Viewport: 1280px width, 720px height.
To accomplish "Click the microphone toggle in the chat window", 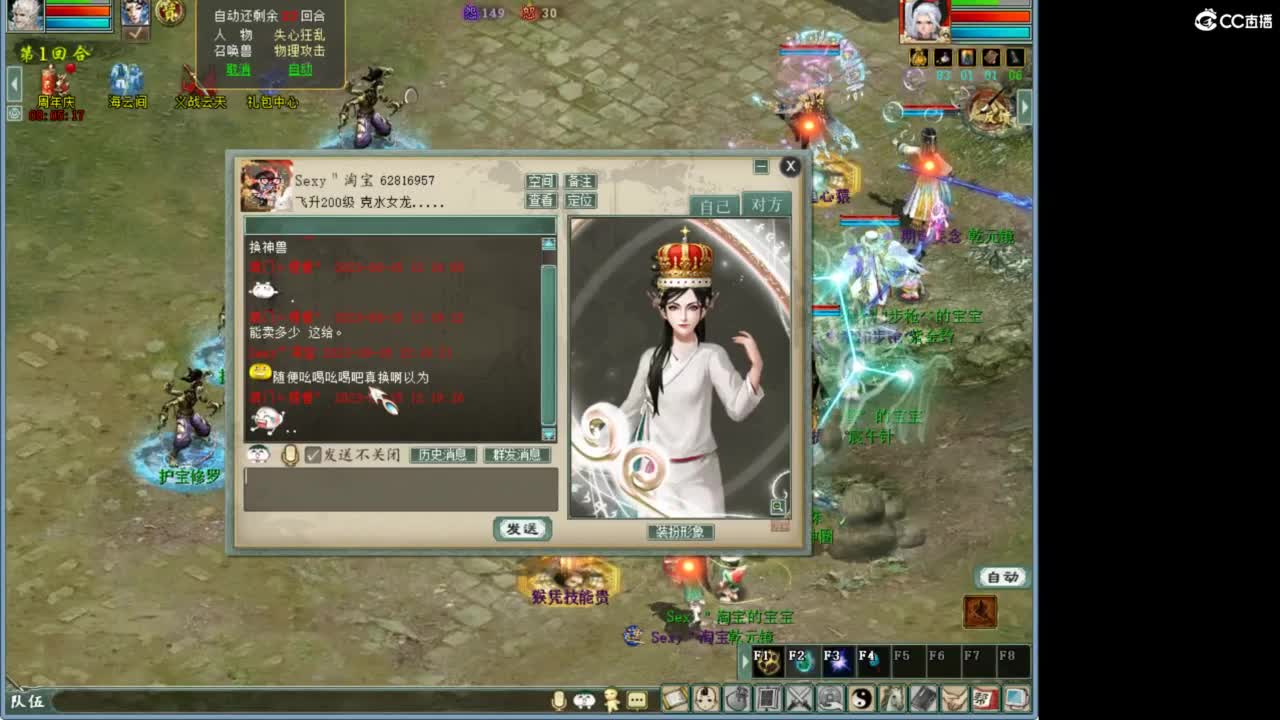I will click(x=289, y=455).
